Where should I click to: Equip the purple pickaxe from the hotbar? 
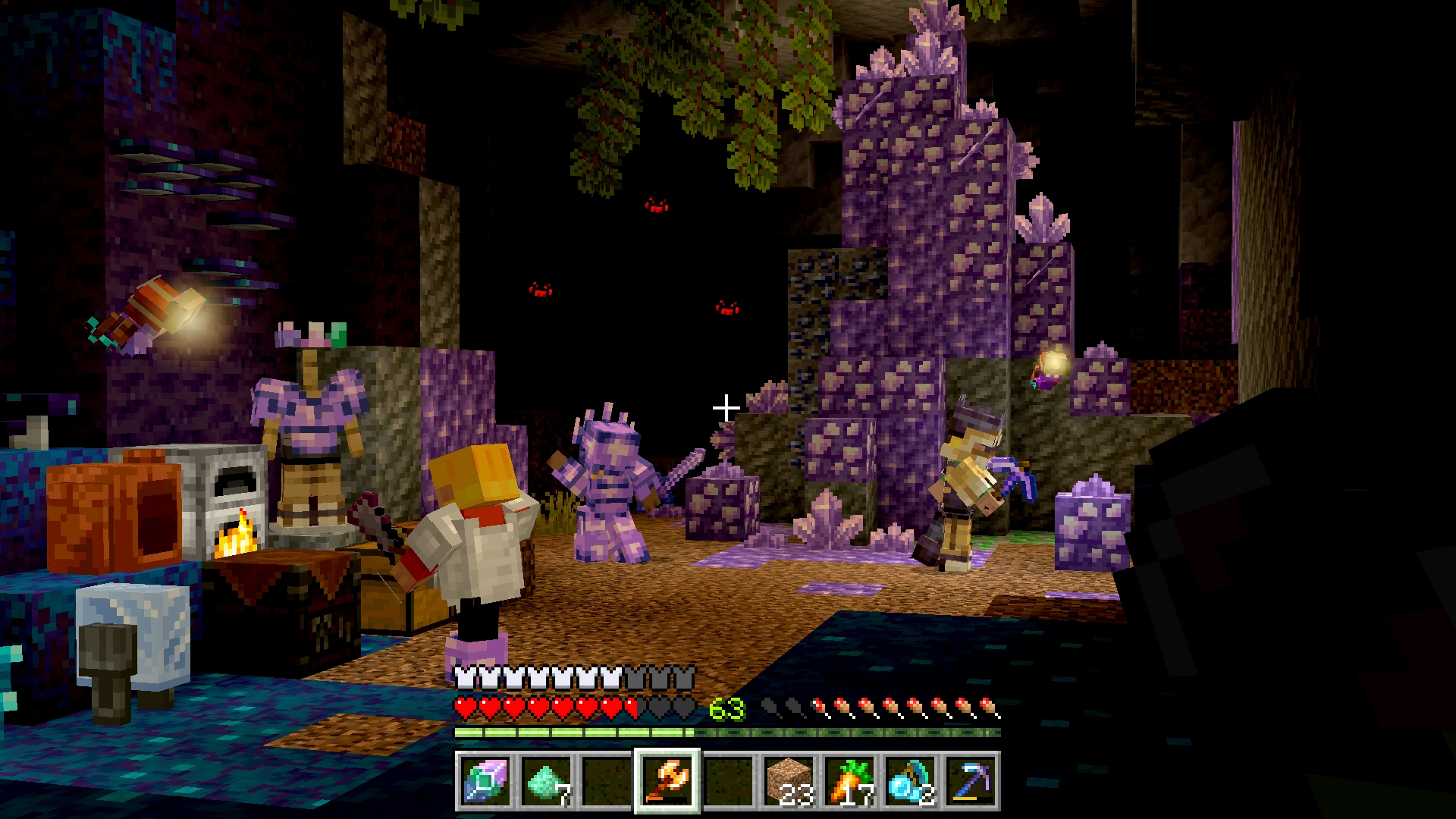(x=971, y=782)
